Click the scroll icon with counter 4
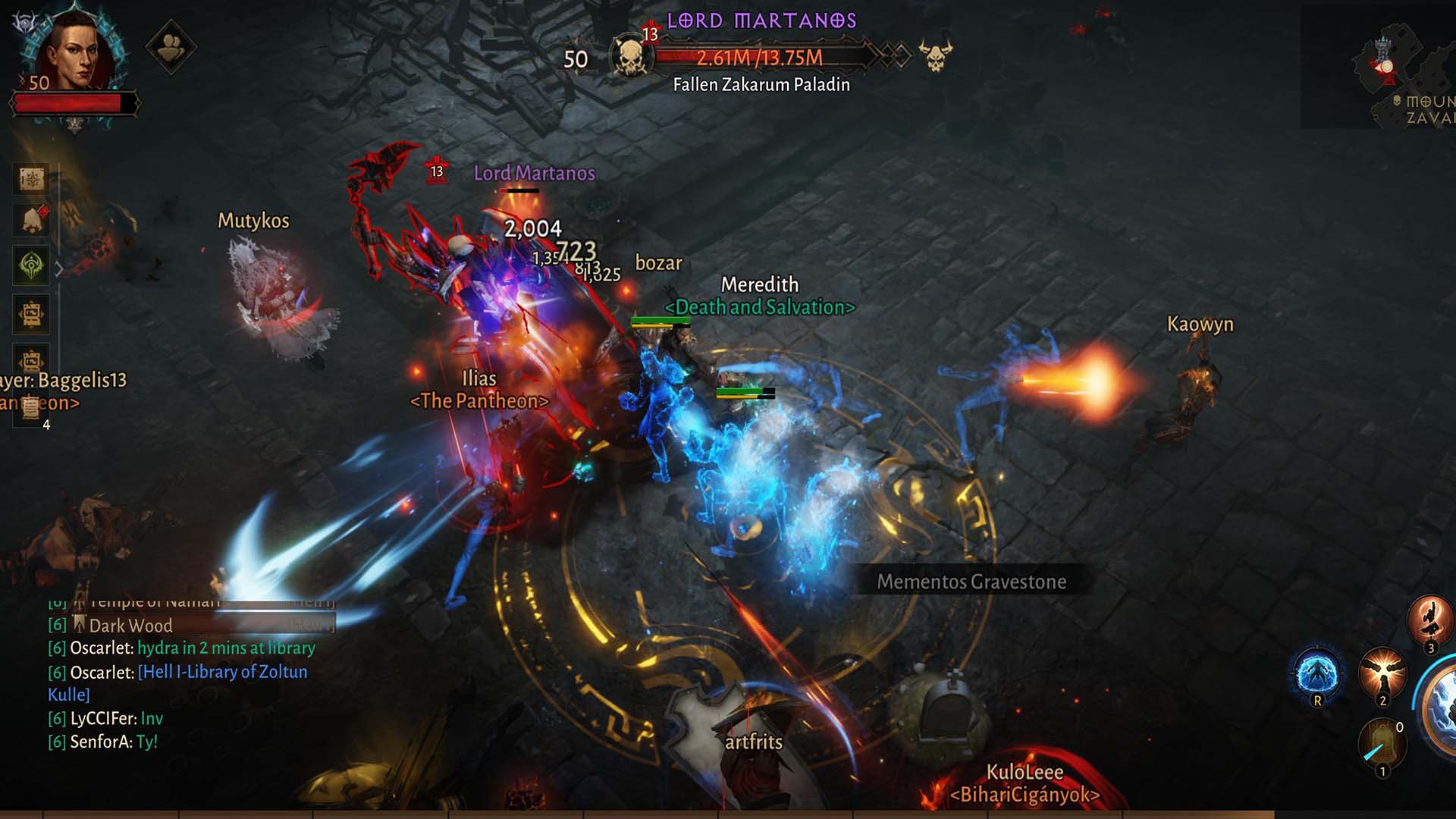Screen dimensions: 1456x819 [31, 407]
